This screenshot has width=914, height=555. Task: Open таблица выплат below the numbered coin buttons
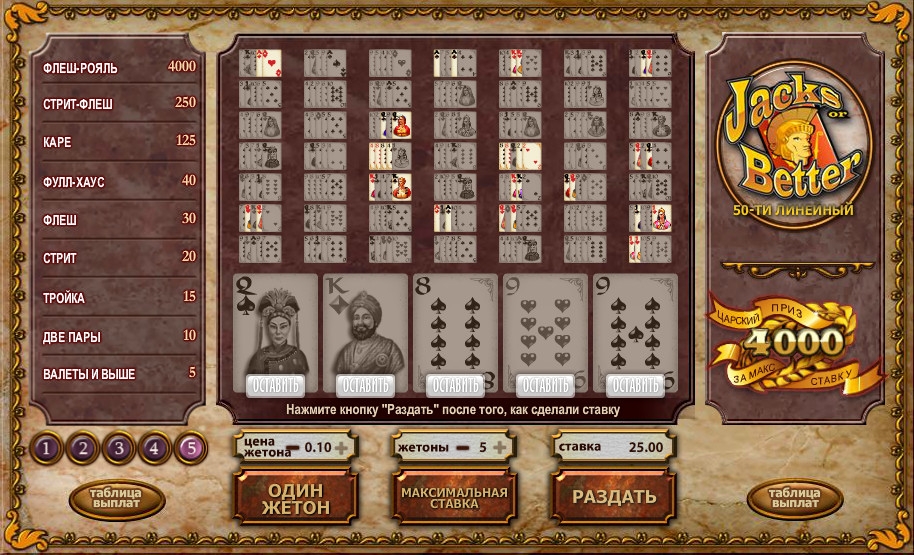[117, 498]
